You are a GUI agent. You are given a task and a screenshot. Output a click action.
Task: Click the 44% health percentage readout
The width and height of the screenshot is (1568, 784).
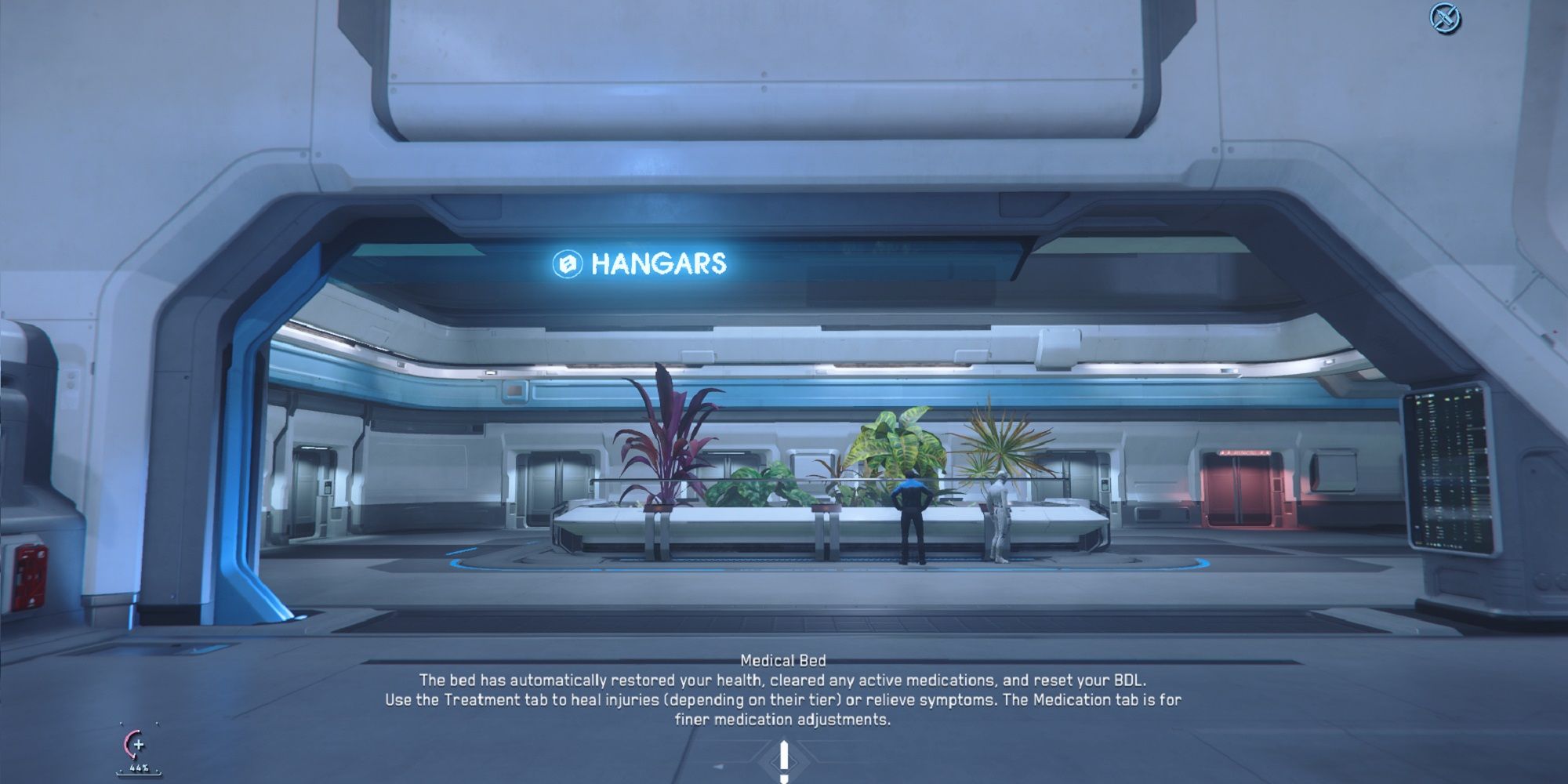point(139,768)
